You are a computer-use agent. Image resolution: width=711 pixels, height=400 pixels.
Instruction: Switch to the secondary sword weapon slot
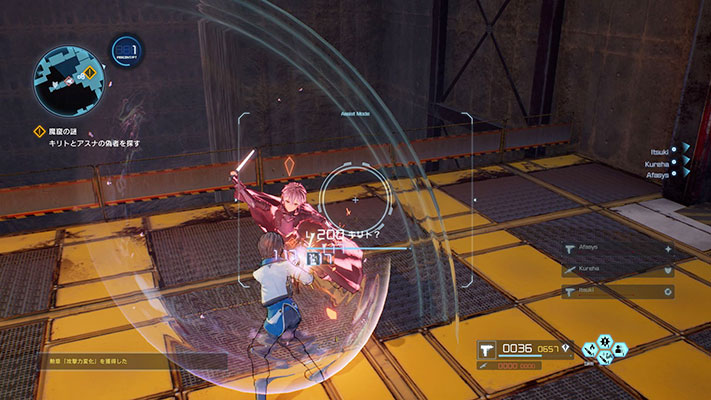click(x=483, y=365)
